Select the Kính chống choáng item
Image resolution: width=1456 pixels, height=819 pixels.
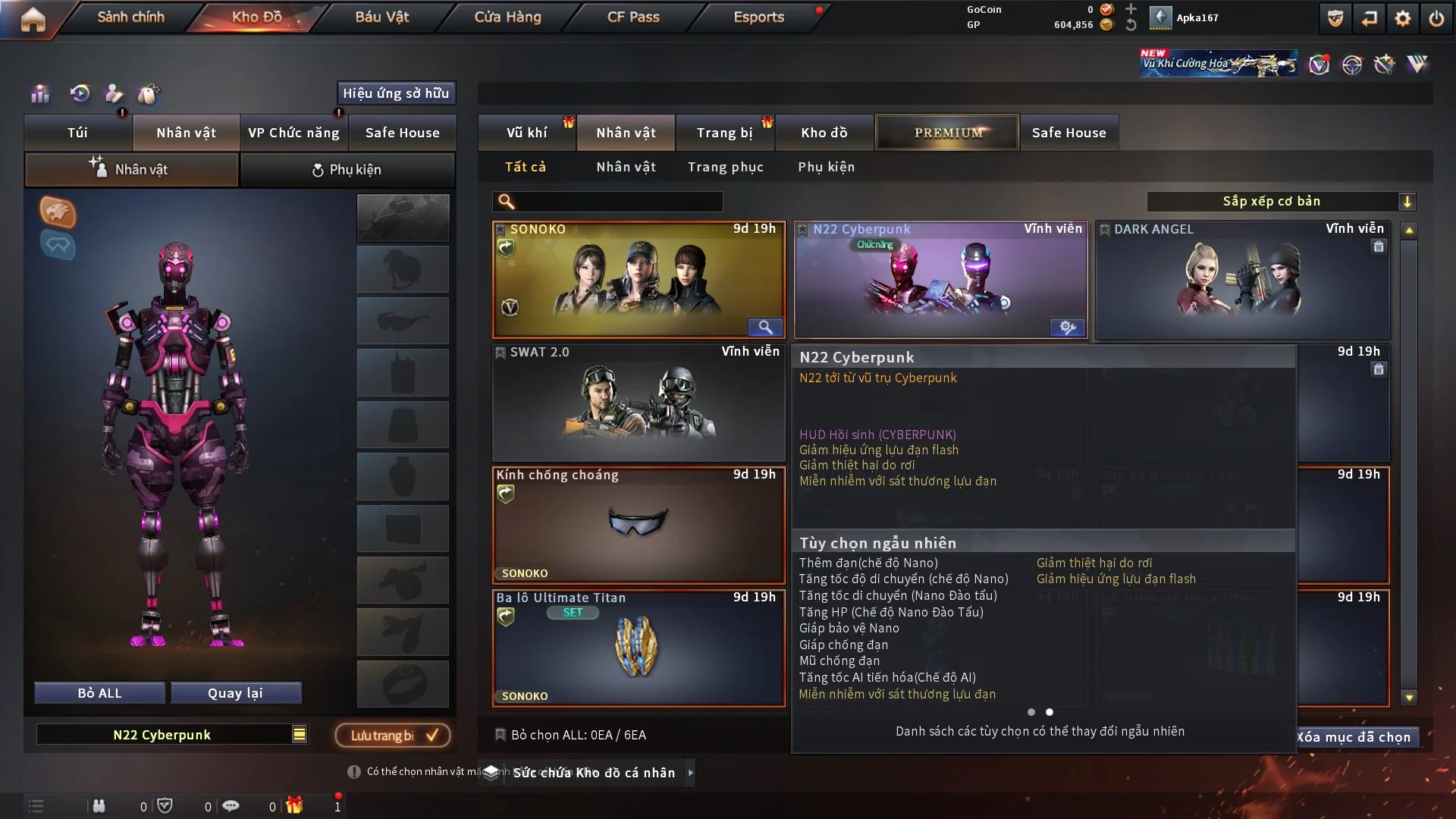coord(638,525)
